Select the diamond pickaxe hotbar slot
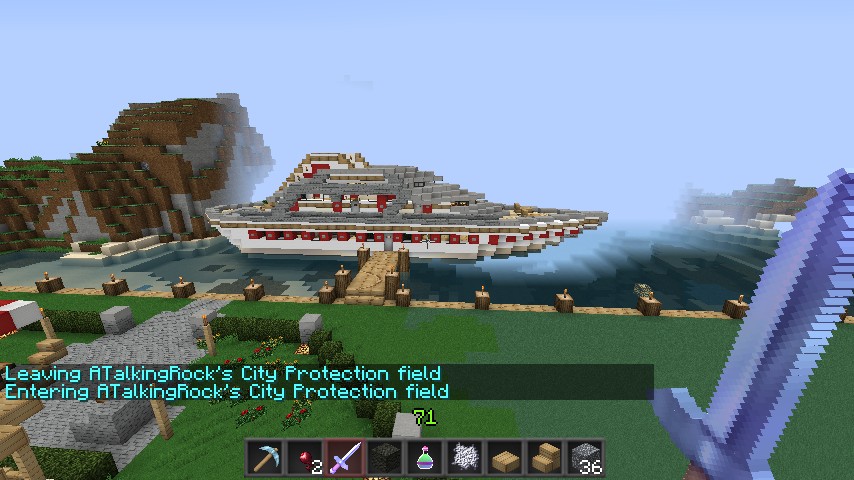 point(265,459)
